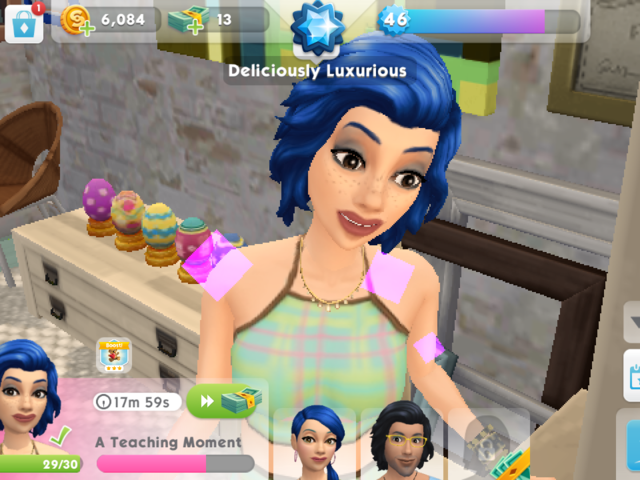Expand the dropdown arrow panel
Screen dimensions: 640x480
[x=632, y=322]
